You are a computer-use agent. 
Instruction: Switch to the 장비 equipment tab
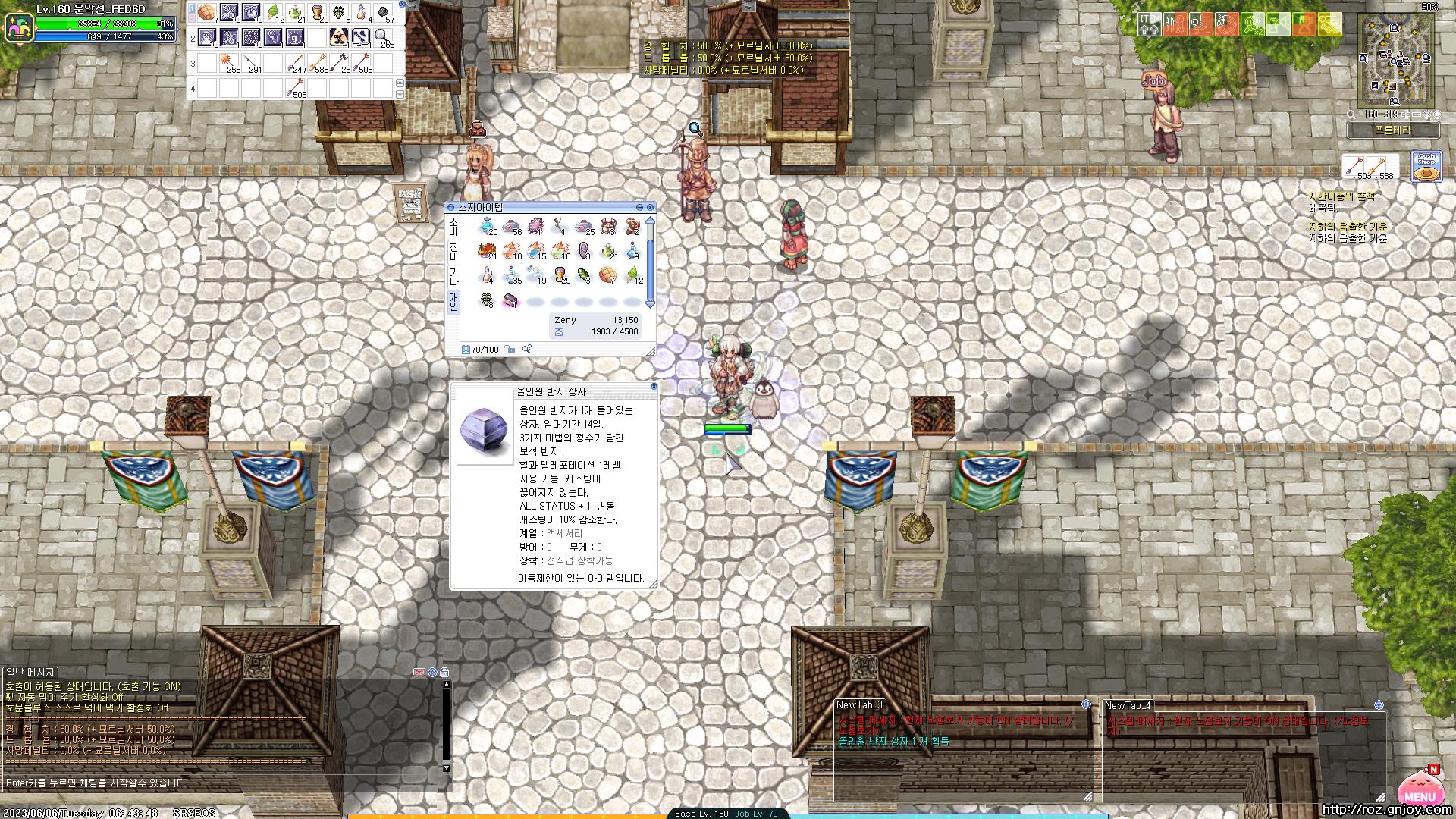click(453, 252)
